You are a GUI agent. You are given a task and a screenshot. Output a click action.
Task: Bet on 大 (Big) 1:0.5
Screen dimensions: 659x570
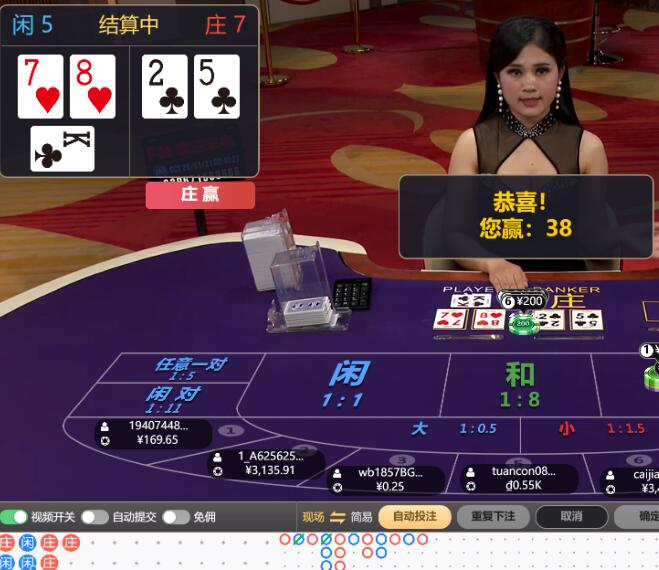pos(452,428)
